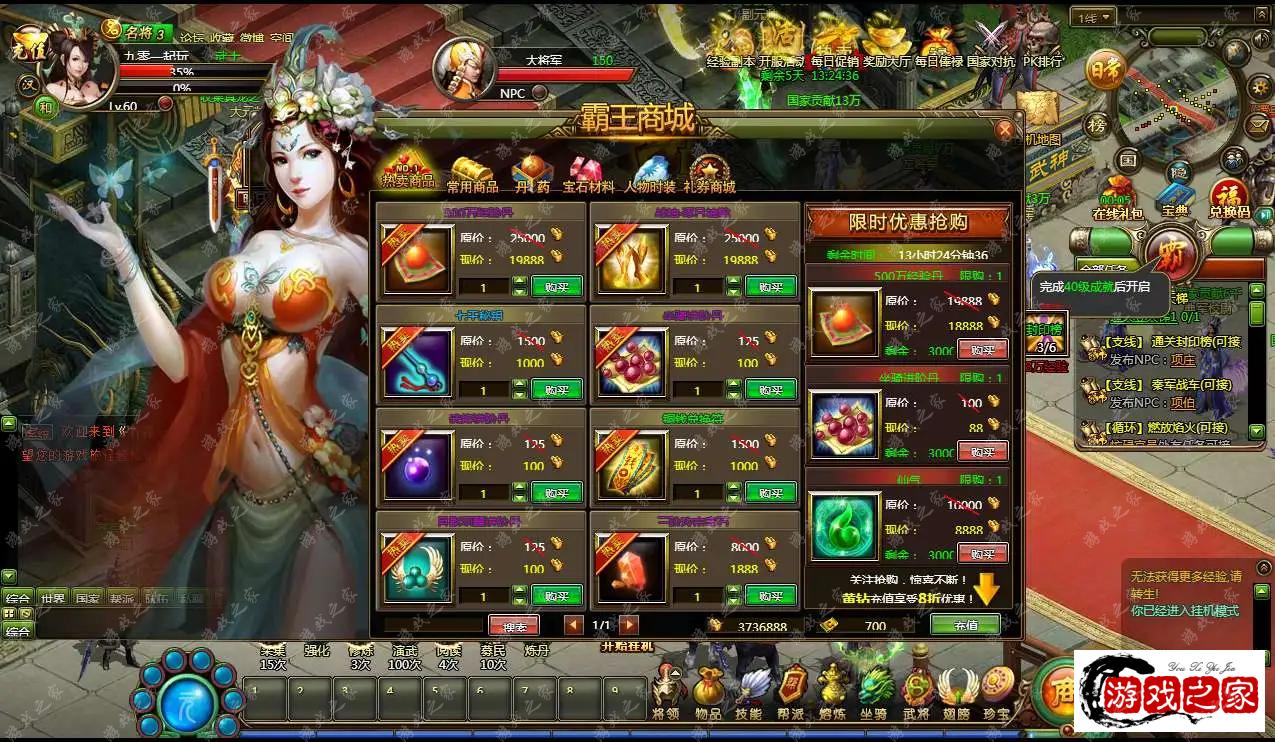Viewport: 1275px width, 742px height.
Task: Open the 奖励大厅 reward hall icon
Action: tap(887, 45)
